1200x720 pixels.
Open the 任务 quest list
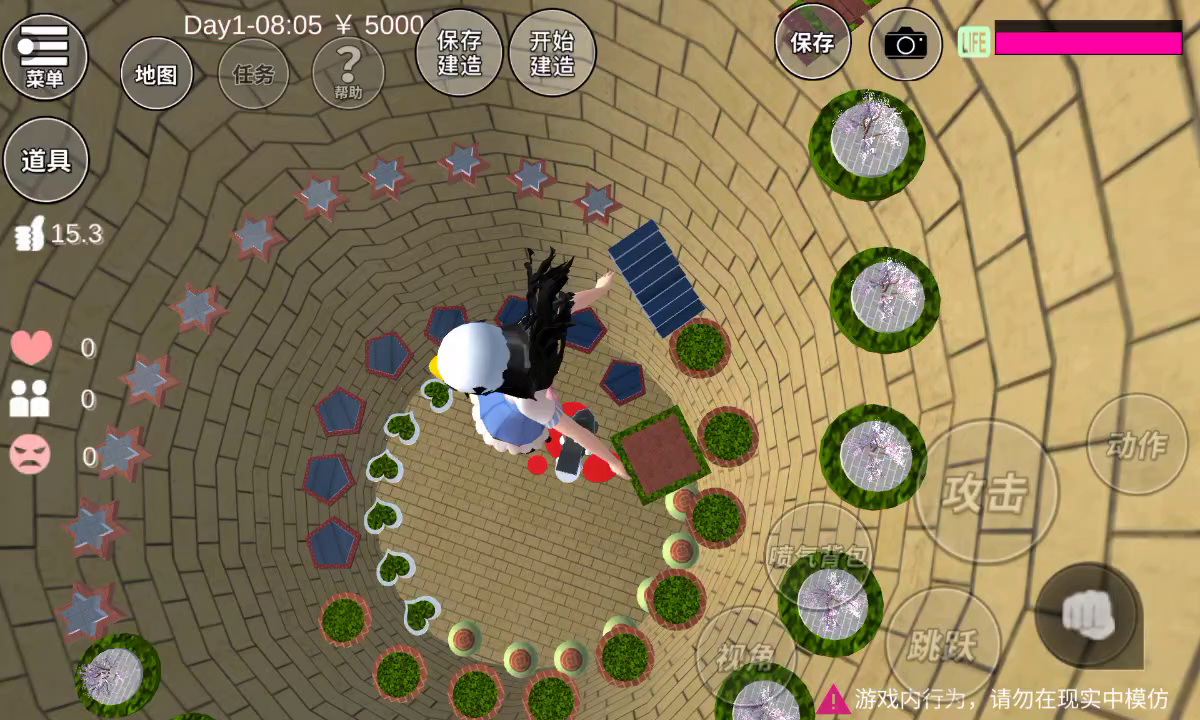[x=253, y=75]
